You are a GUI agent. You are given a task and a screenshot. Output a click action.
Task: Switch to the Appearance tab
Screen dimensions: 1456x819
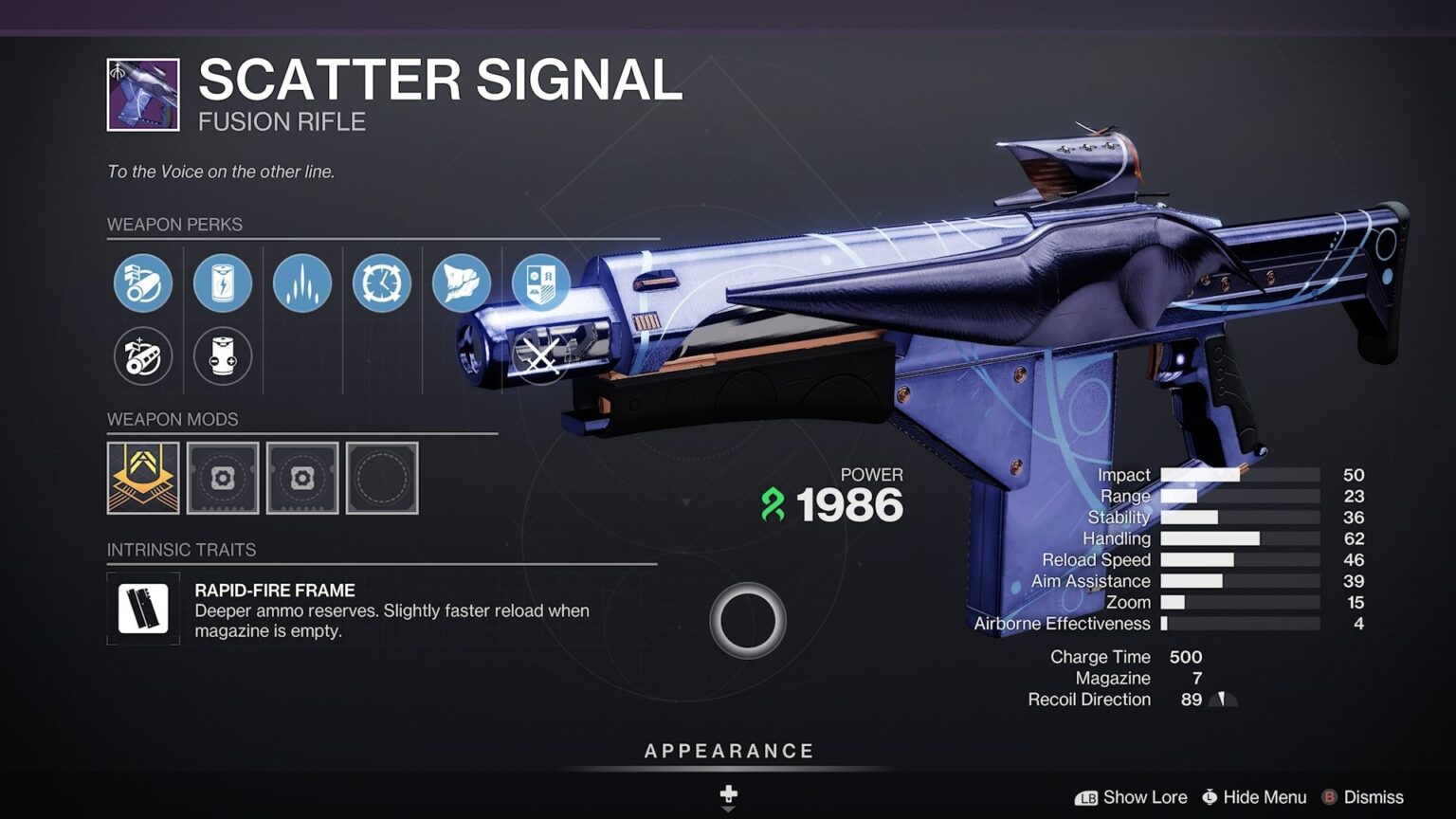728,750
